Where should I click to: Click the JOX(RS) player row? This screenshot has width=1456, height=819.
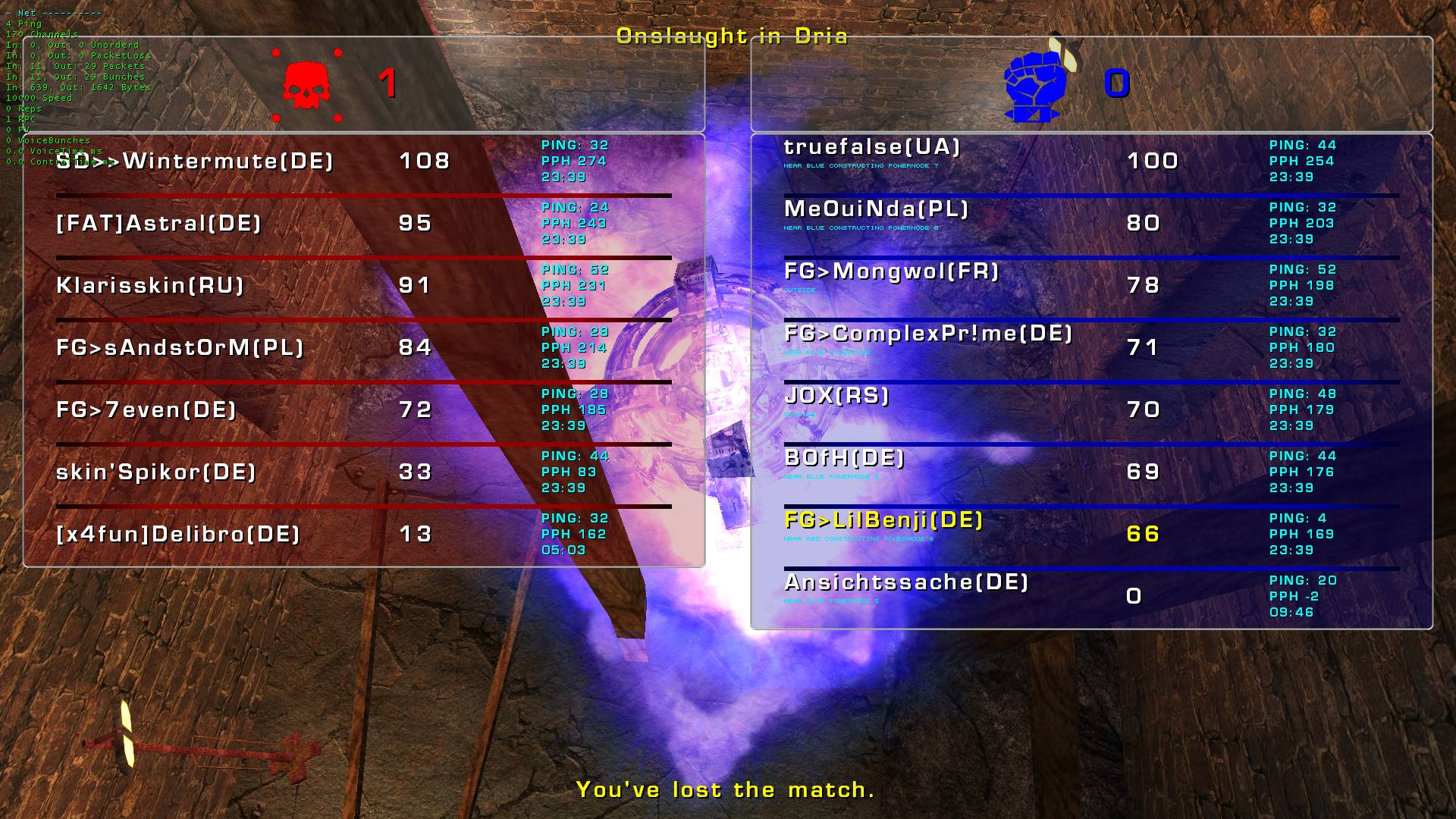(x=836, y=396)
